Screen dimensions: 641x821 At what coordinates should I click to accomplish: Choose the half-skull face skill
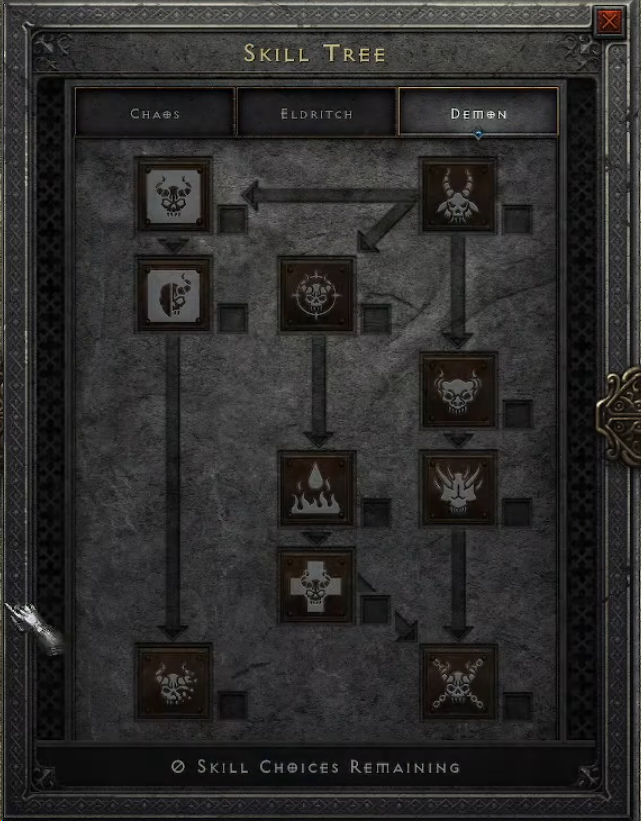pyautogui.click(x=174, y=292)
